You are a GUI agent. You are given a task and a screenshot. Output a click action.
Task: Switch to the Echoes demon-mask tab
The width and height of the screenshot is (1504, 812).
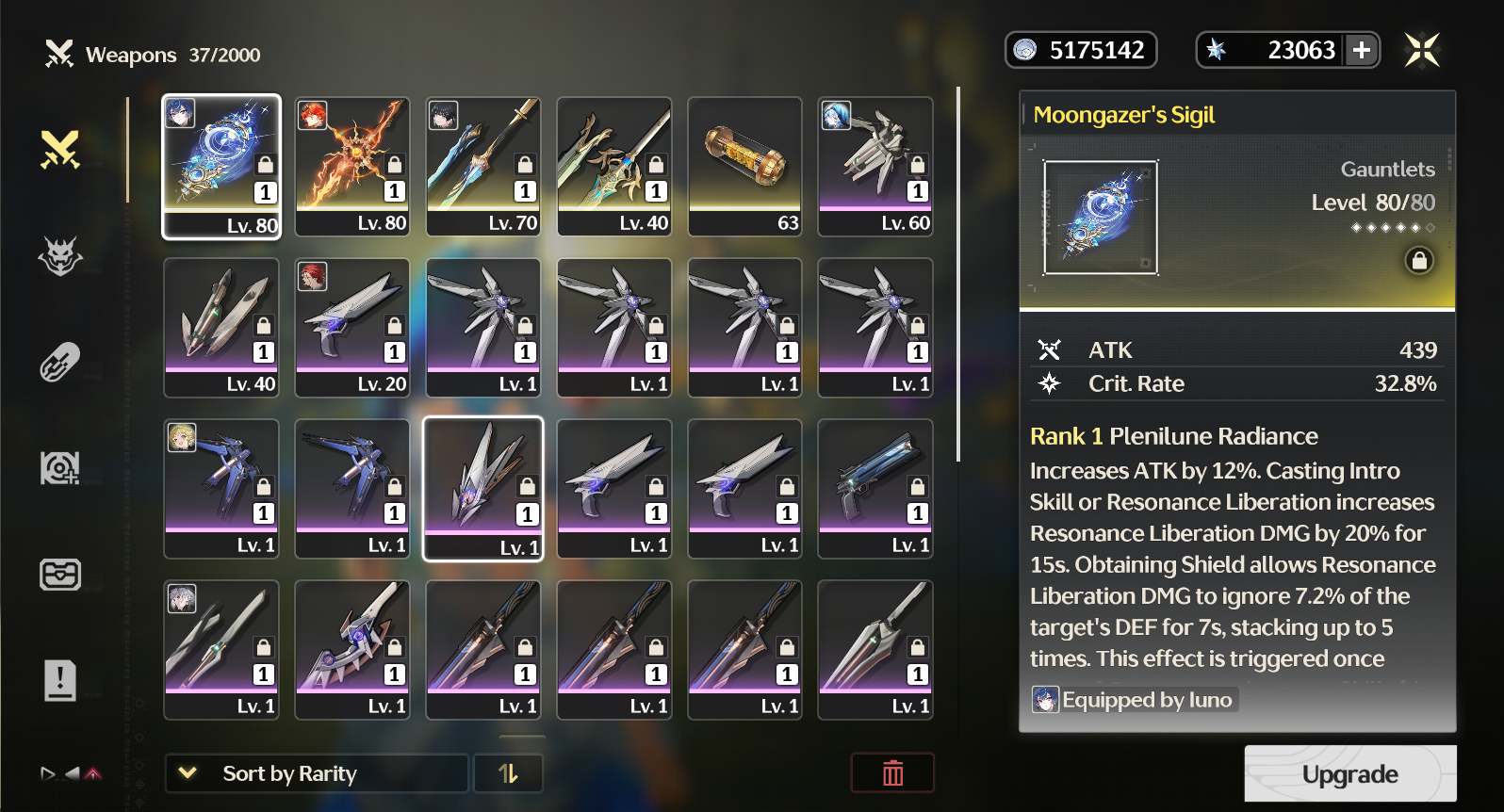pos(60,255)
